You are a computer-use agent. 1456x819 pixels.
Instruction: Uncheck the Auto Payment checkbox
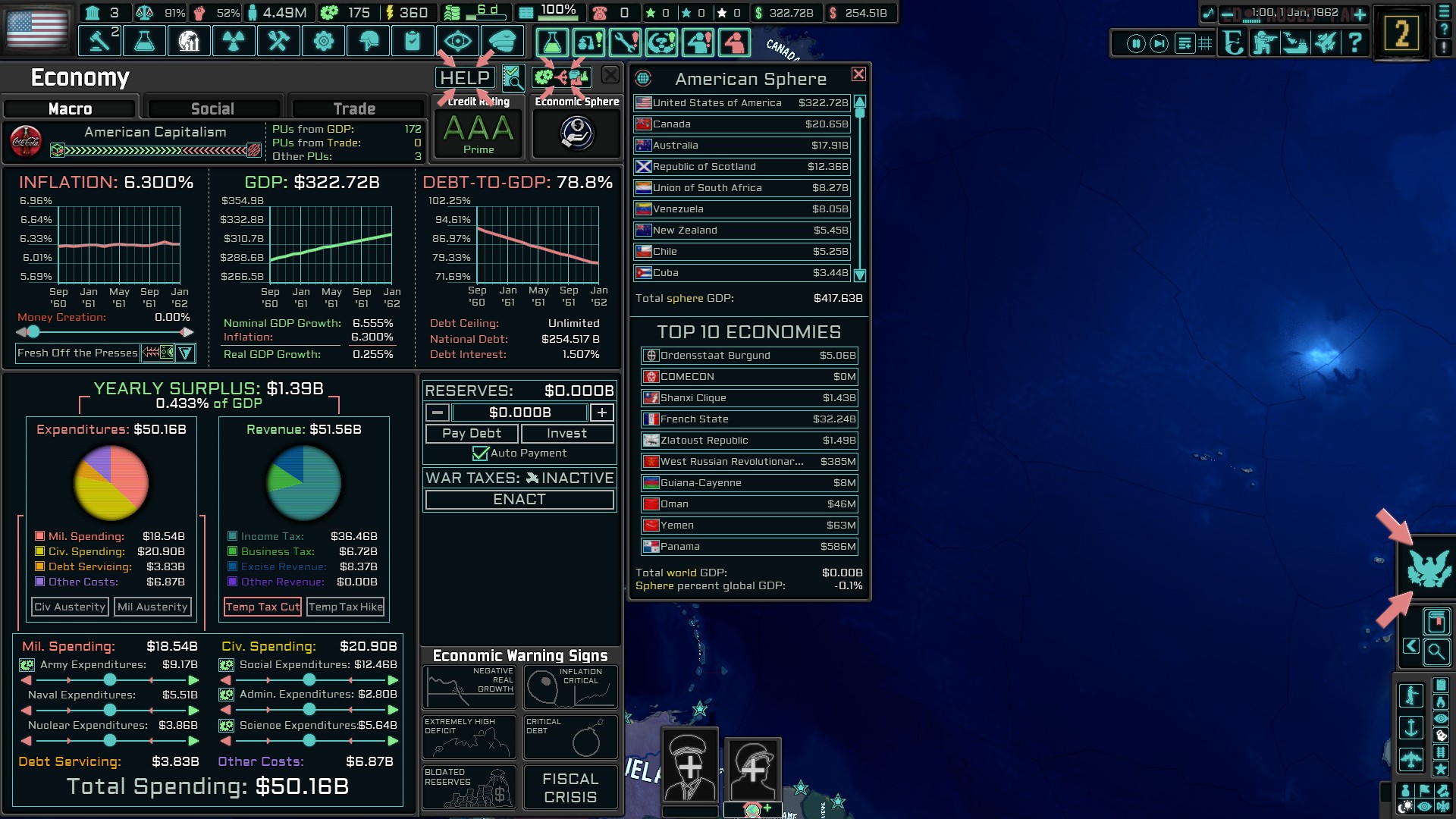(x=480, y=453)
